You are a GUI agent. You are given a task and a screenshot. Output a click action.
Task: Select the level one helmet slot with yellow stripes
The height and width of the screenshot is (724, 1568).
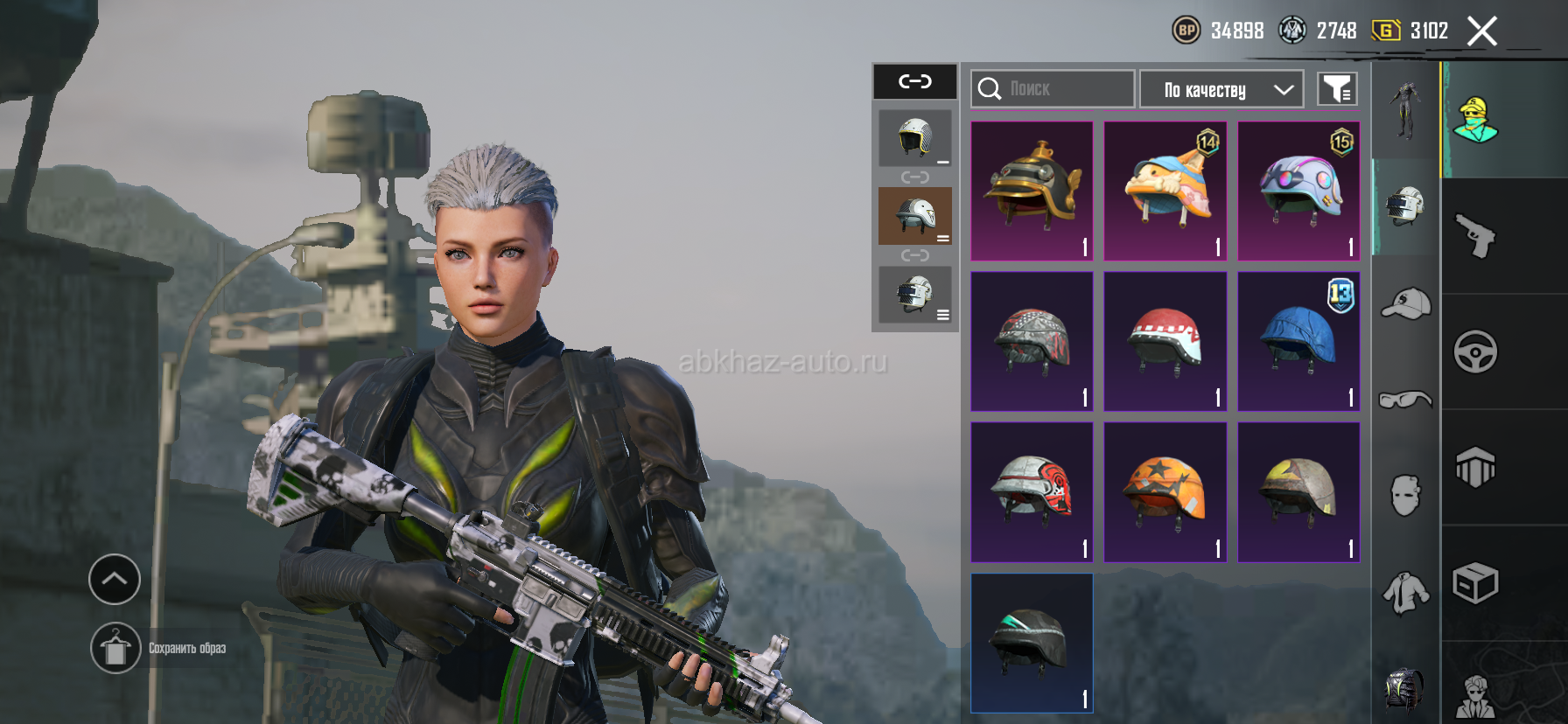point(915,138)
